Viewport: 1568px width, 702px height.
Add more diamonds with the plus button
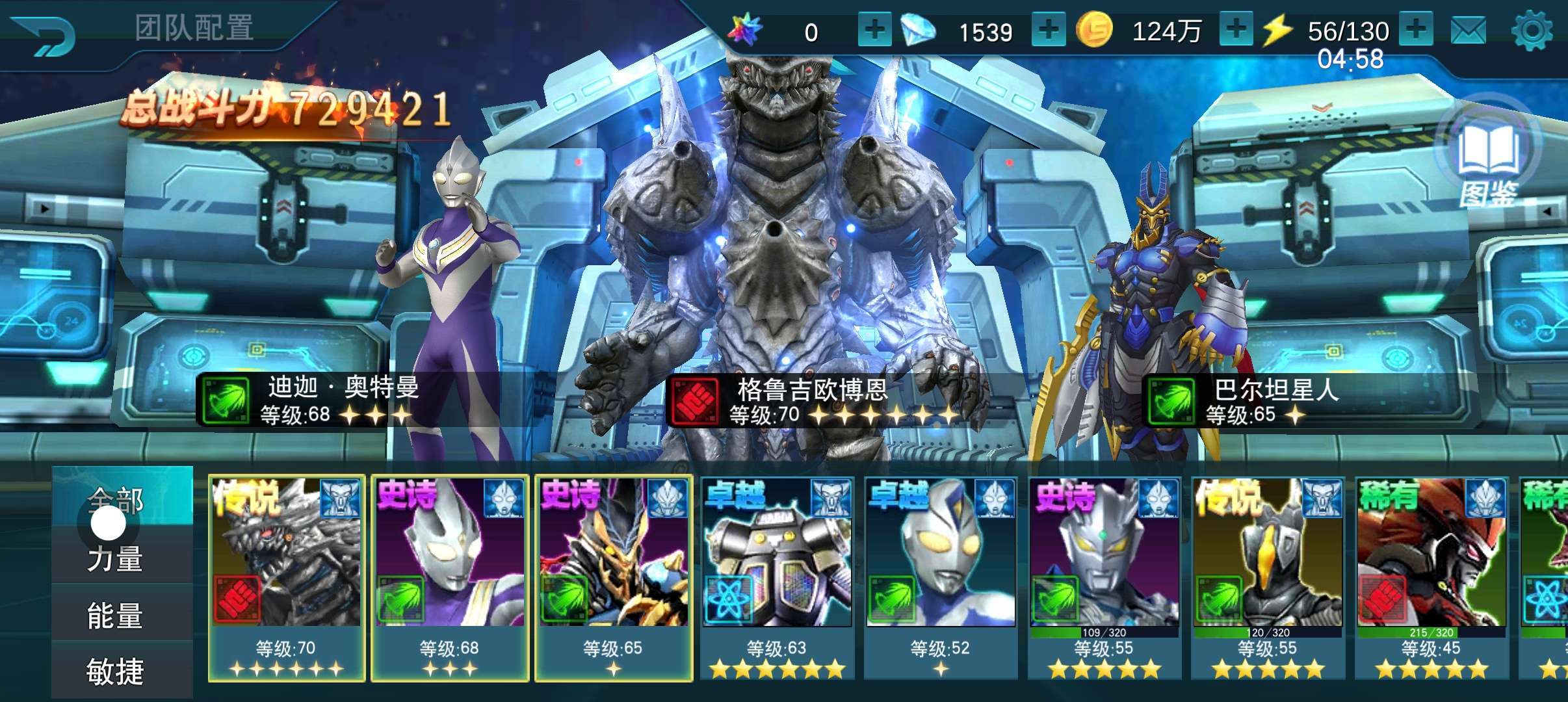tap(1048, 31)
